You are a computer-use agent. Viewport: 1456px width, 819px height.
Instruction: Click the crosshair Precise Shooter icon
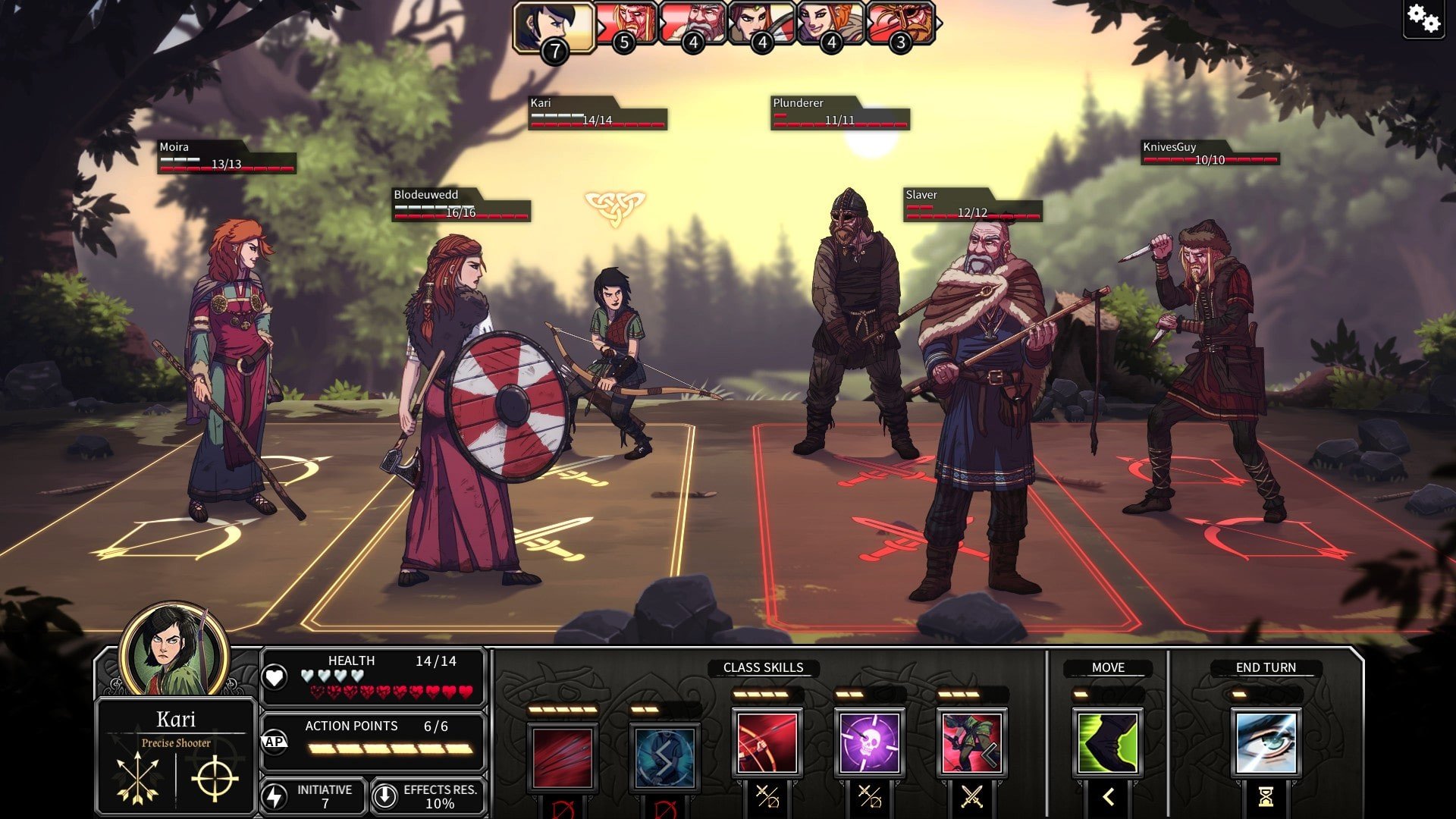click(x=215, y=779)
